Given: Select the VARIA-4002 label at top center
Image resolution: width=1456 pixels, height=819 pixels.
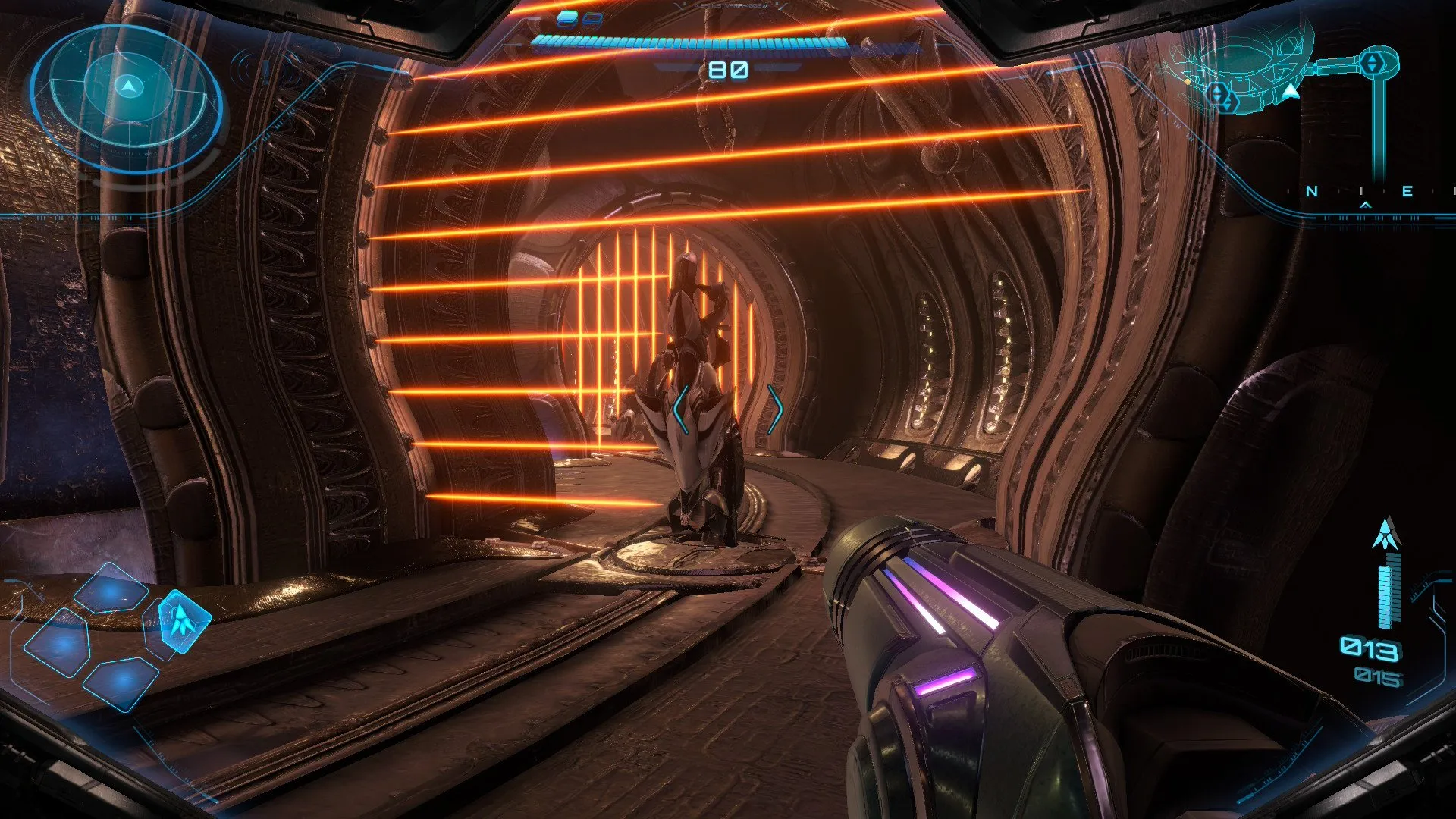Looking at the screenshot, I should (x=730, y=6).
